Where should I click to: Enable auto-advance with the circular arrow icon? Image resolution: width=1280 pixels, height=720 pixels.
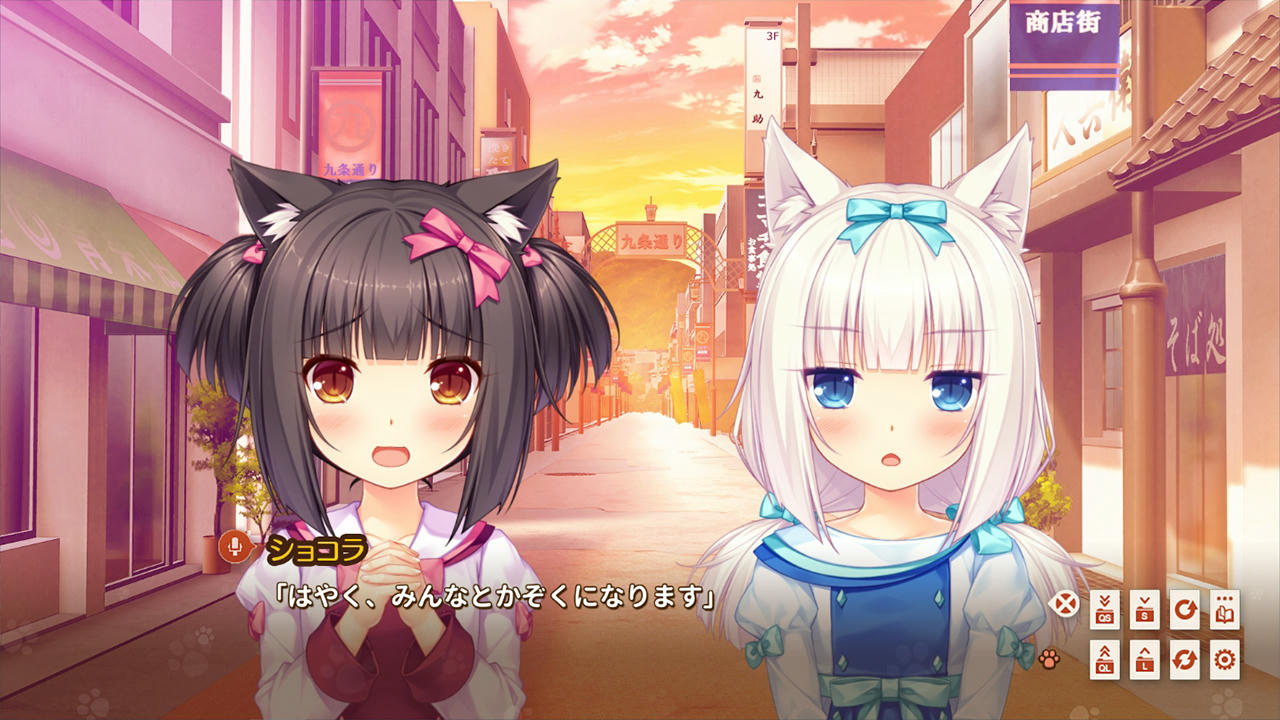[x=1184, y=609]
